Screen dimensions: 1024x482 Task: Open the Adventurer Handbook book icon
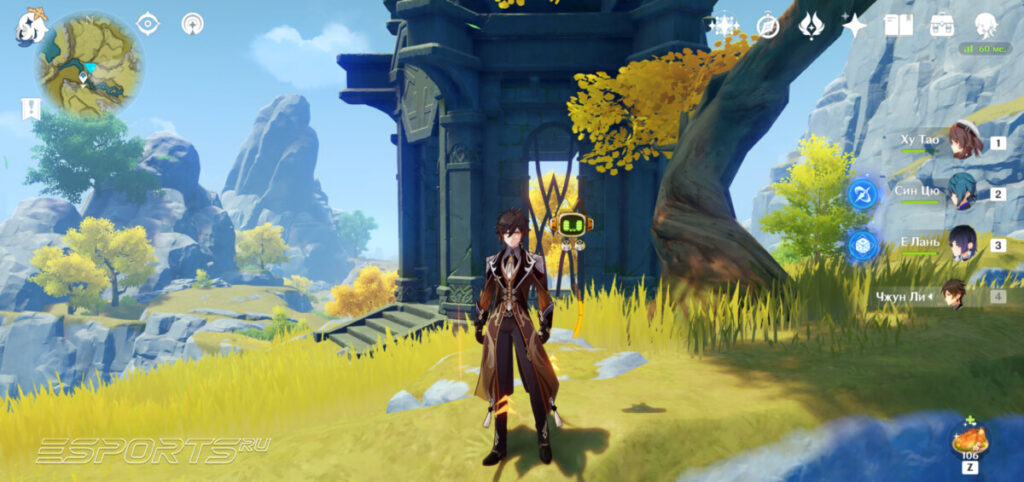point(898,25)
